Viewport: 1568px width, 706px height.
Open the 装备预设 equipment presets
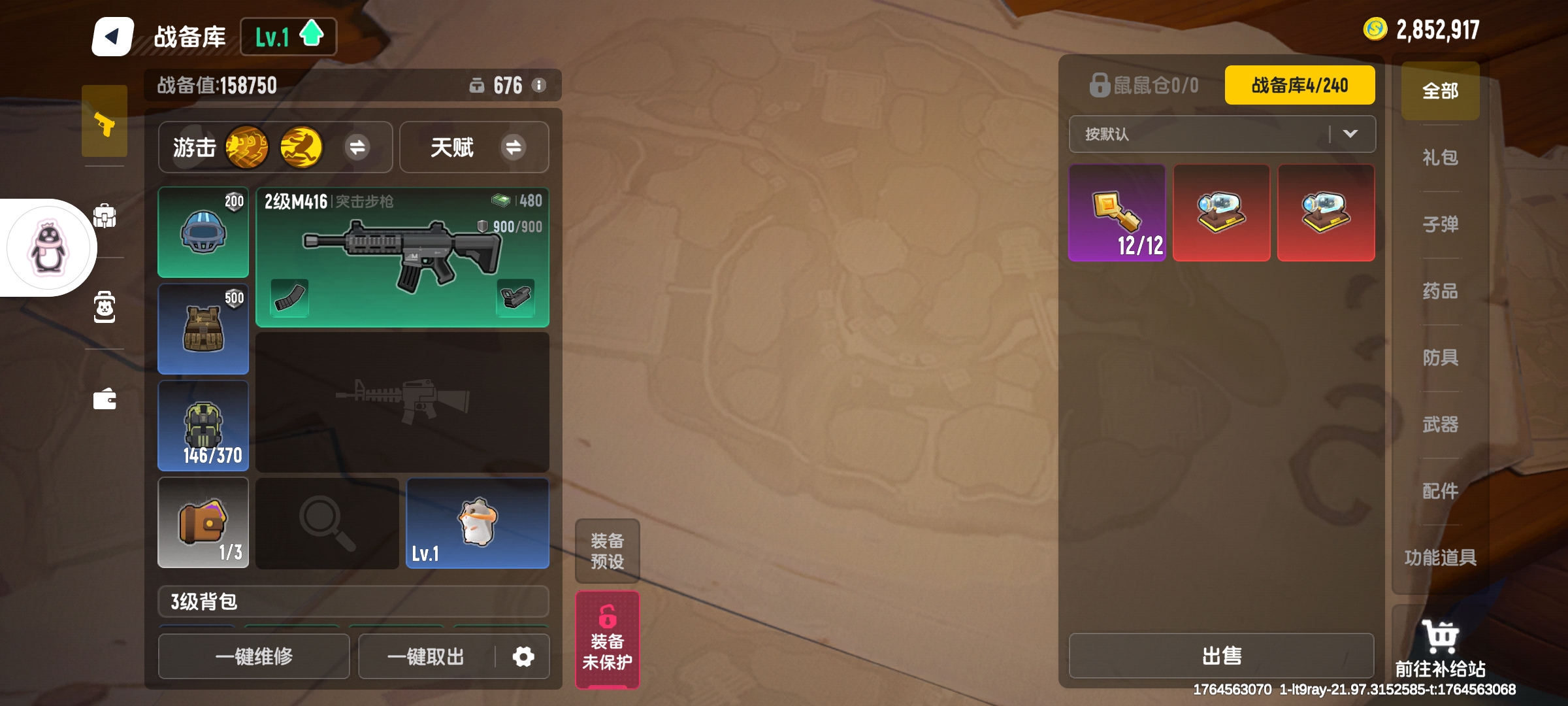(x=607, y=551)
